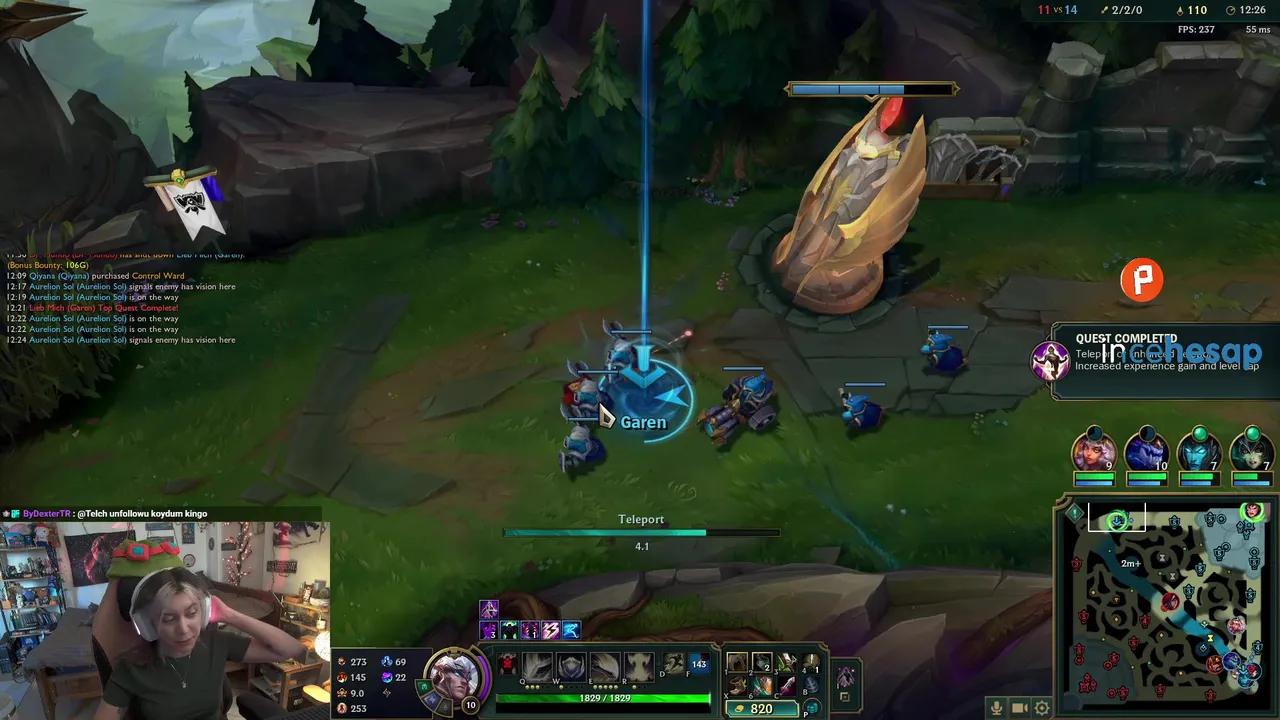Open the settings gear beside the minimap
The image size is (1280, 720).
(x=1042, y=707)
